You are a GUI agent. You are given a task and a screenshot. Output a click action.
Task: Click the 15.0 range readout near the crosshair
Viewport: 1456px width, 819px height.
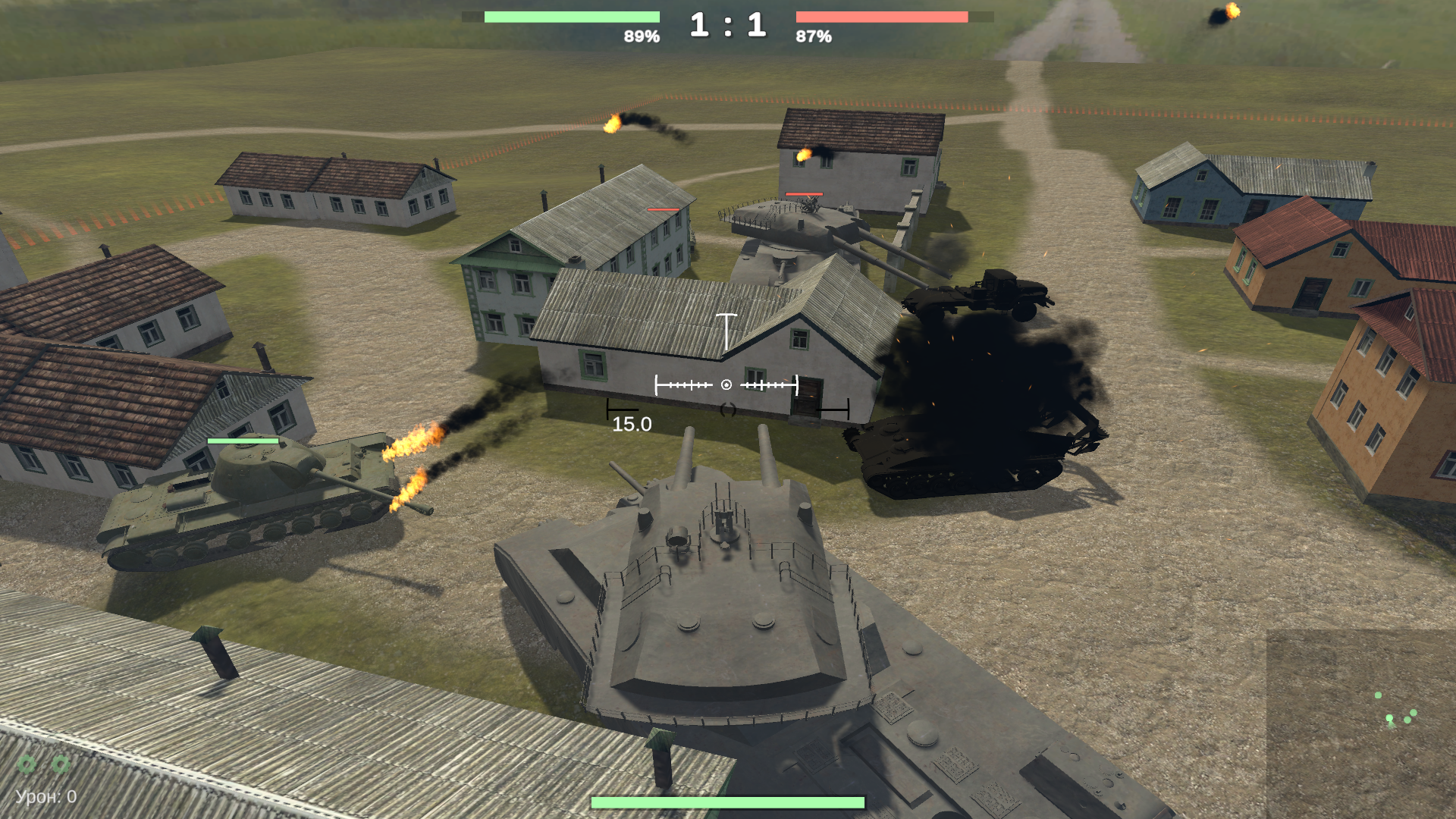[x=631, y=425]
